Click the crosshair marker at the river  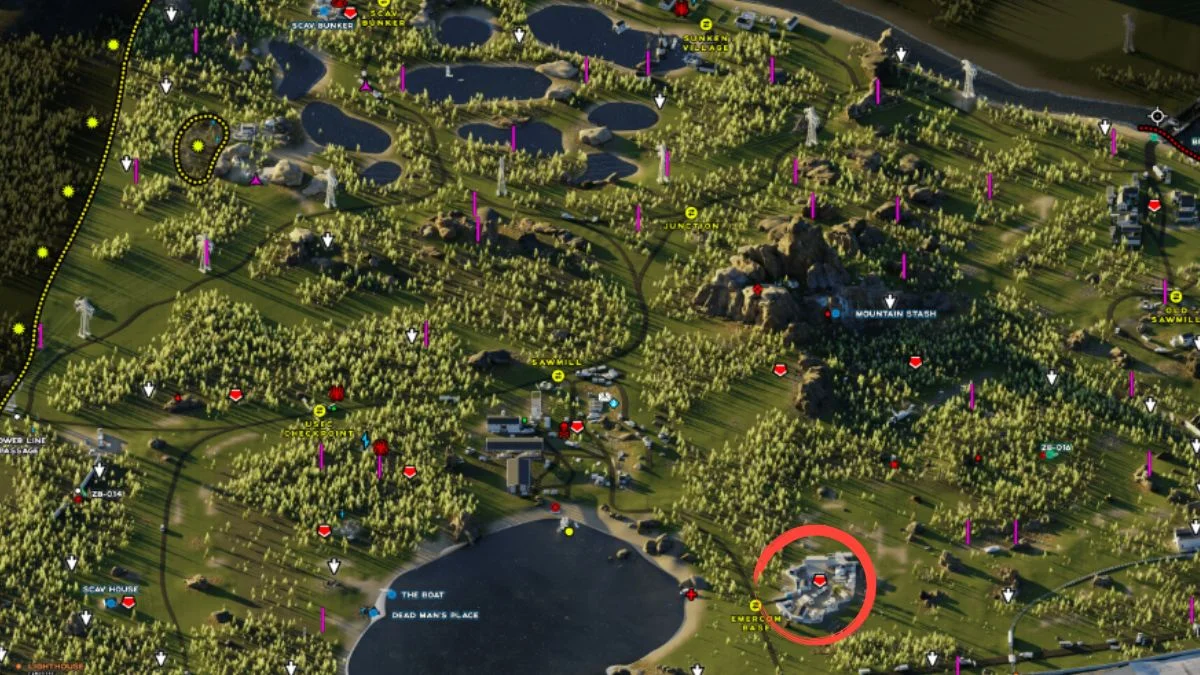[x=1158, y=116]
